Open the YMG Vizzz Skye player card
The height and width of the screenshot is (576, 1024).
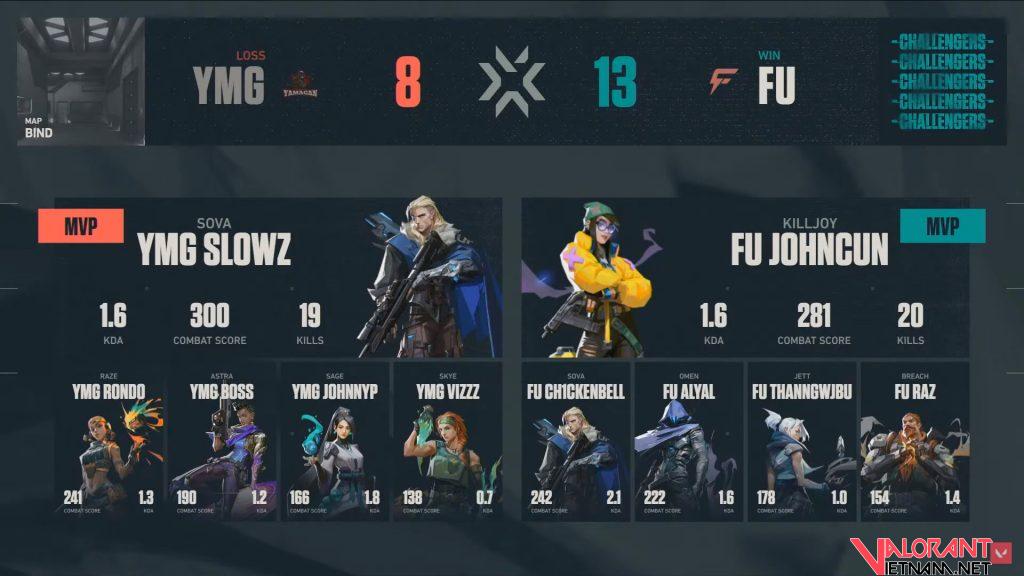pyautogui.click(x=444, y=442)
